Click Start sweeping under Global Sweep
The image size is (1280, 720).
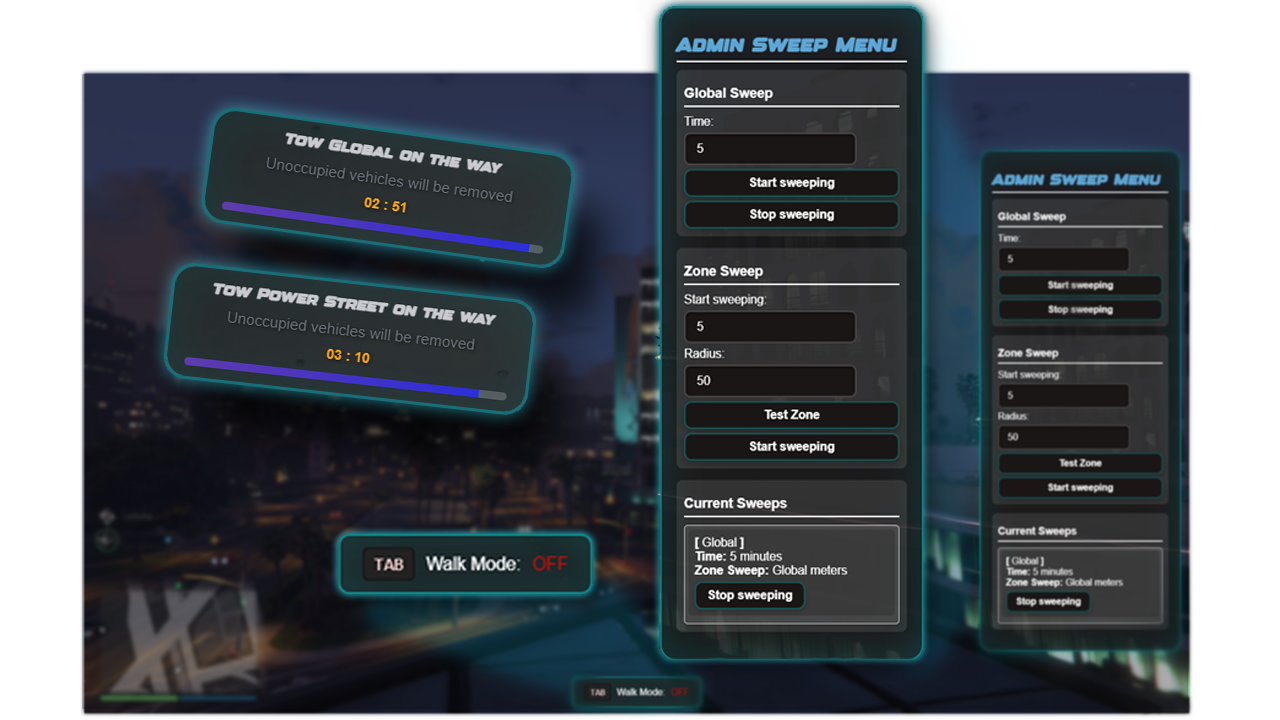tap(790, 182)
